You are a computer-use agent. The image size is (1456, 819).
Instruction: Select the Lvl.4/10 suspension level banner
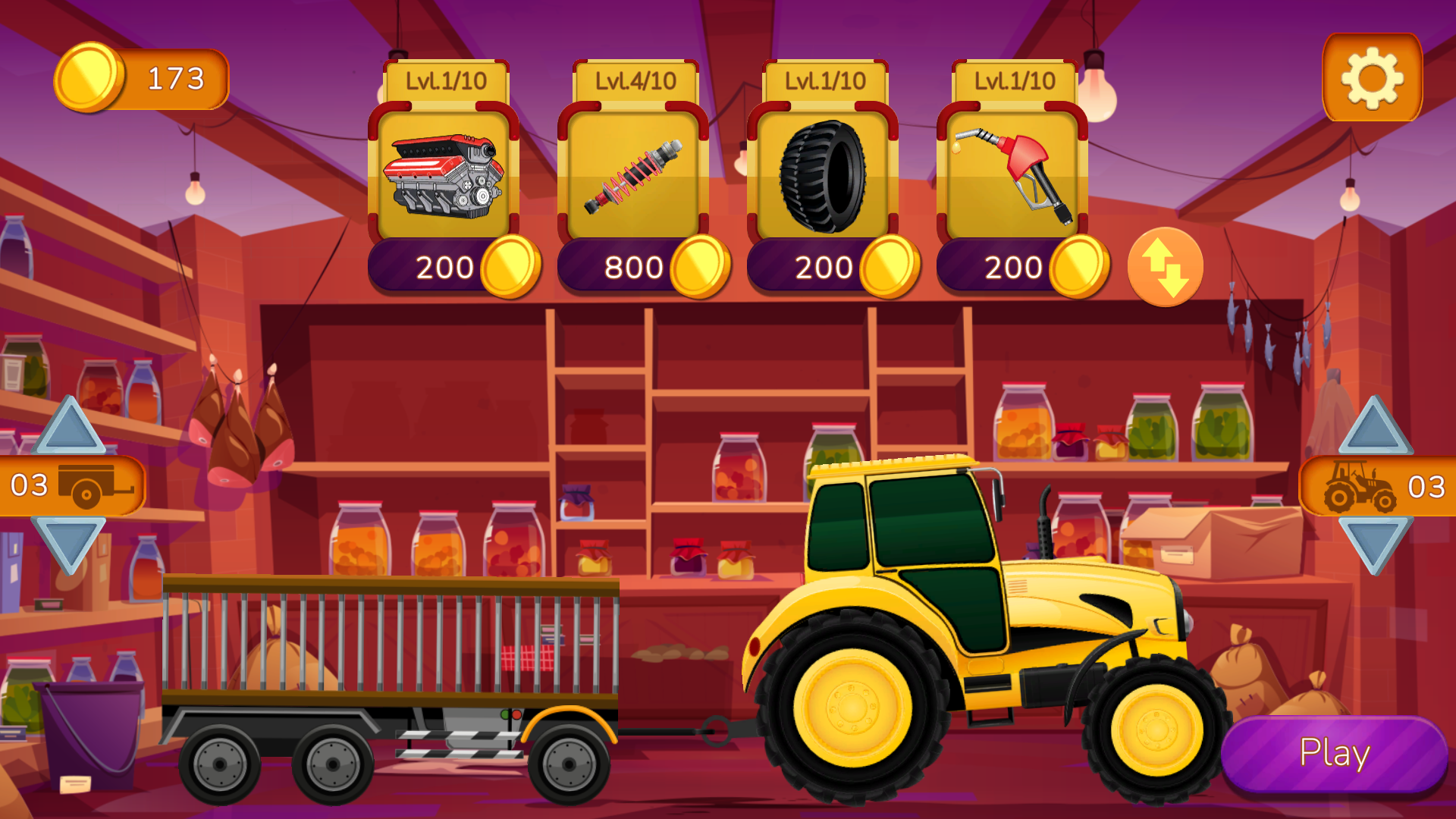click(635, 80)
